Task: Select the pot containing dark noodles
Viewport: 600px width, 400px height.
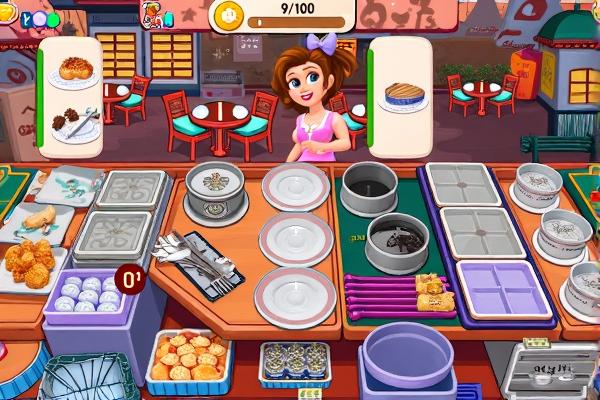Action: tap(397, 241)
